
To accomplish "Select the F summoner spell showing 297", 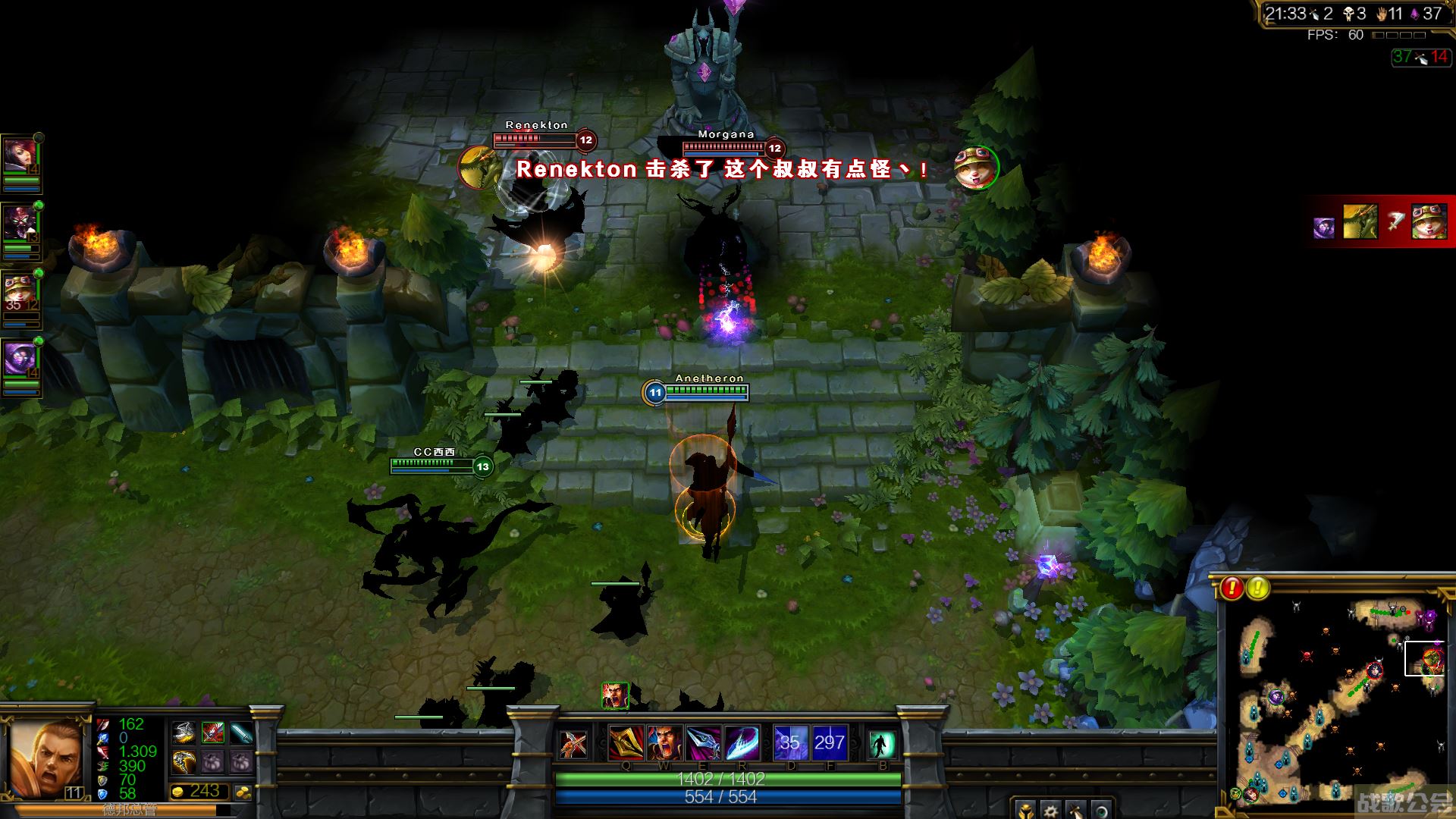I will [x=829, y=742].
